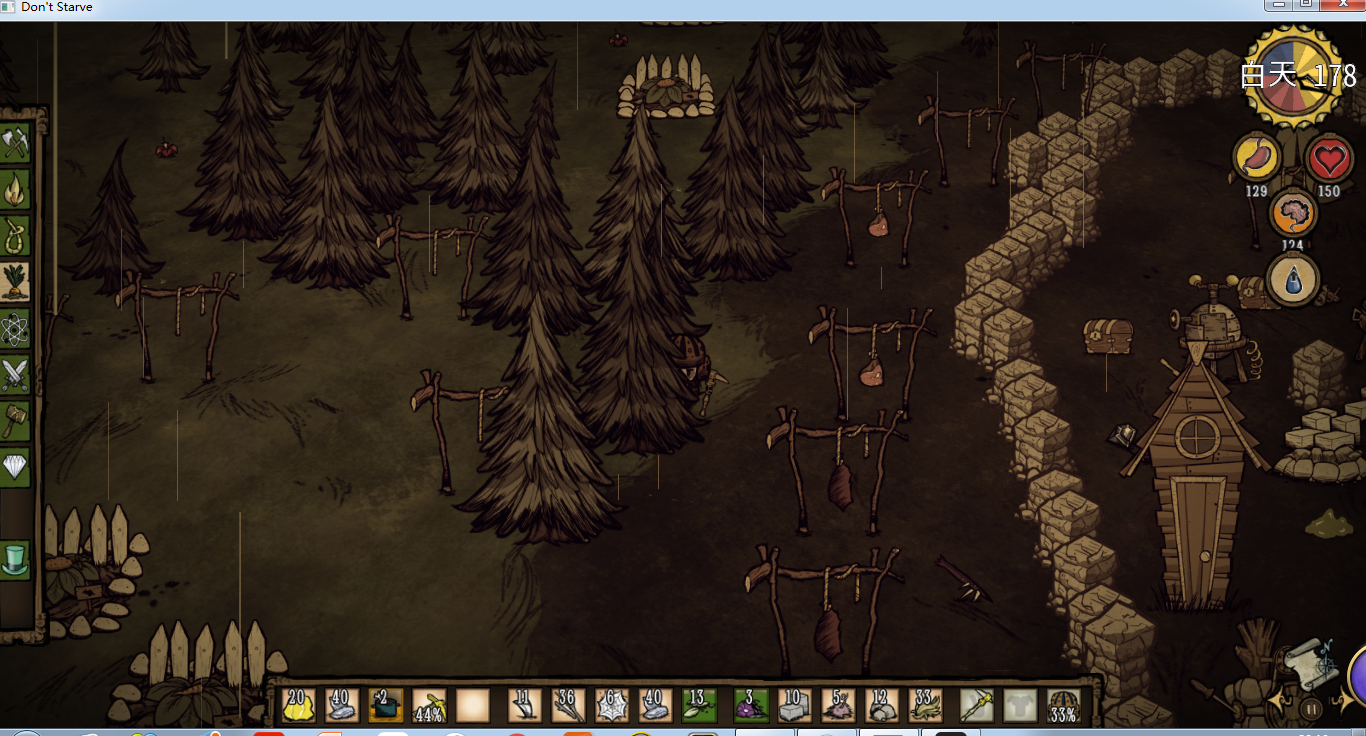Click the football helmet head slot

(1063, 705)
